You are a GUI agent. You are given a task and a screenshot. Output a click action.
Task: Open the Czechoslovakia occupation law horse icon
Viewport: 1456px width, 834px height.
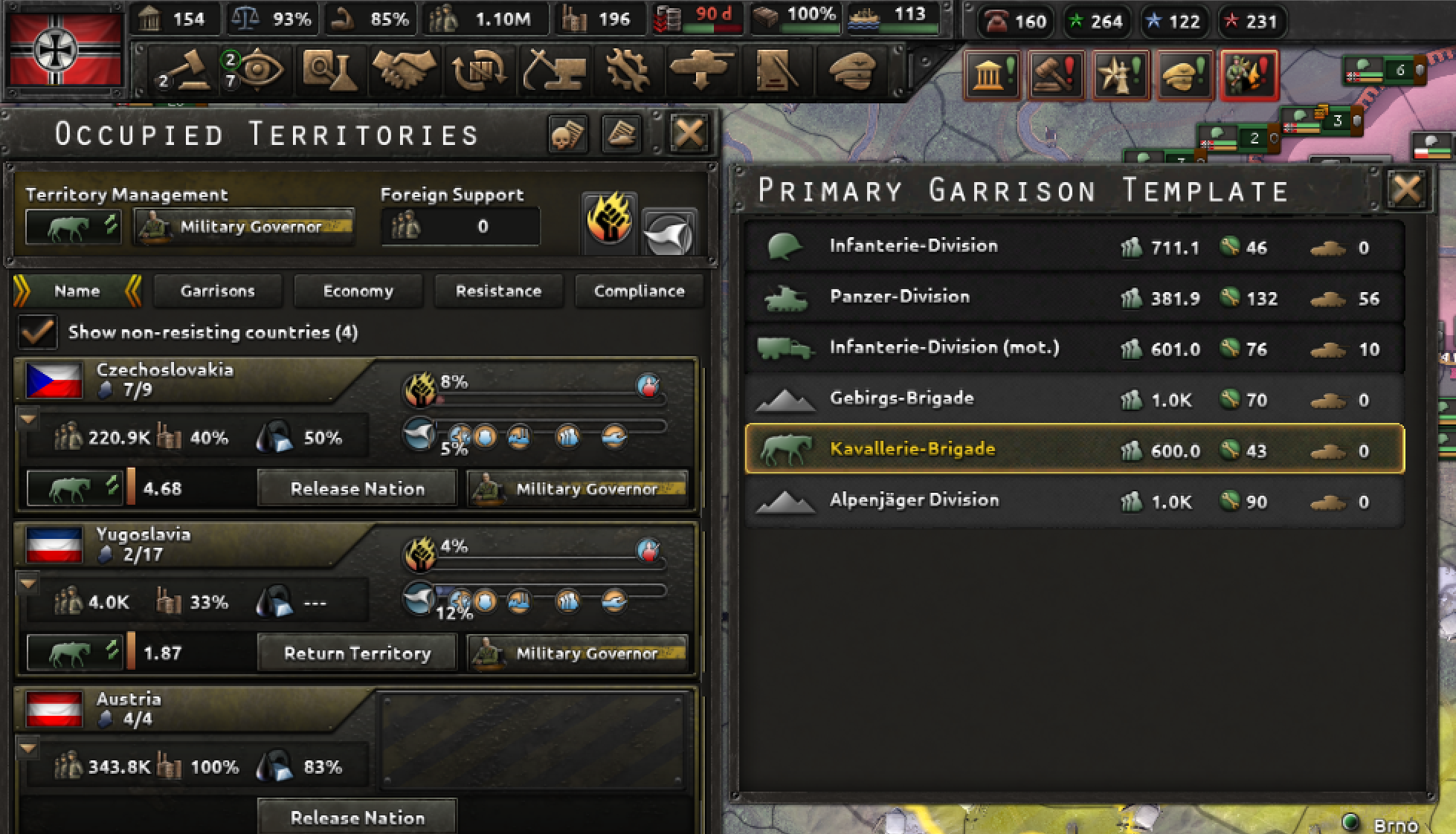74,488
